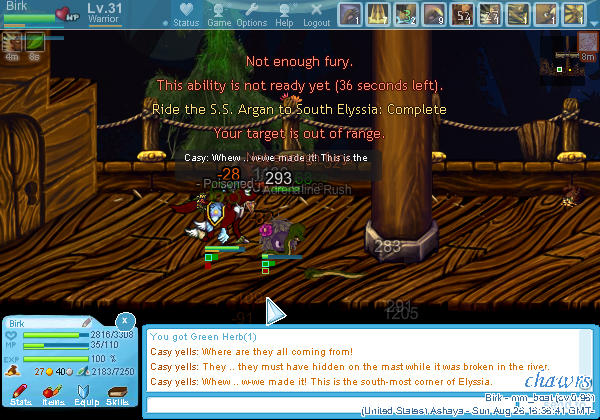The width and height of the screenshot is (600, 420).
Task: Select the green leaf buff icon
Action: coord(35,42)
